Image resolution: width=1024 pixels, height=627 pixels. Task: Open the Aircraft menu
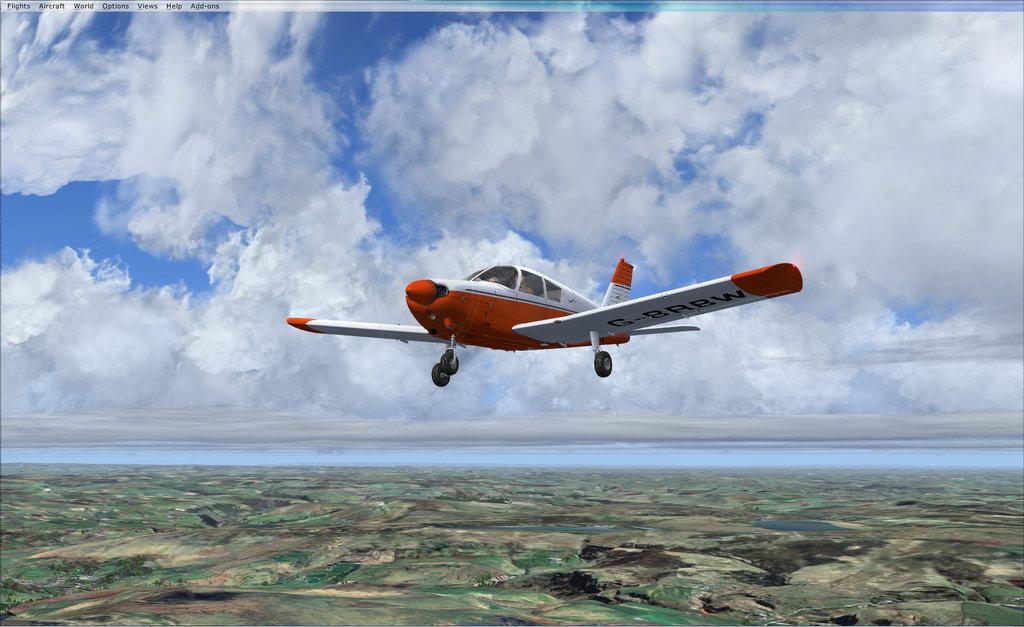(51, 6)
